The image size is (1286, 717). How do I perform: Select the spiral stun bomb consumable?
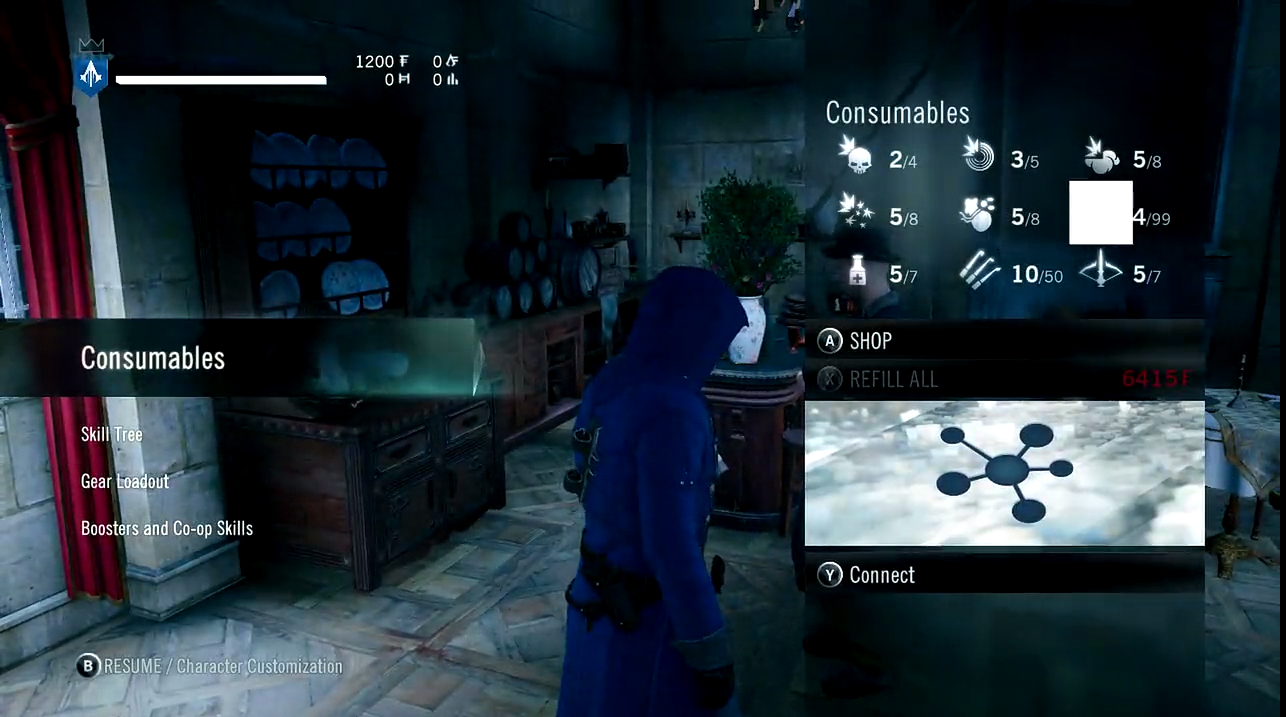click(x=978, y=157)
